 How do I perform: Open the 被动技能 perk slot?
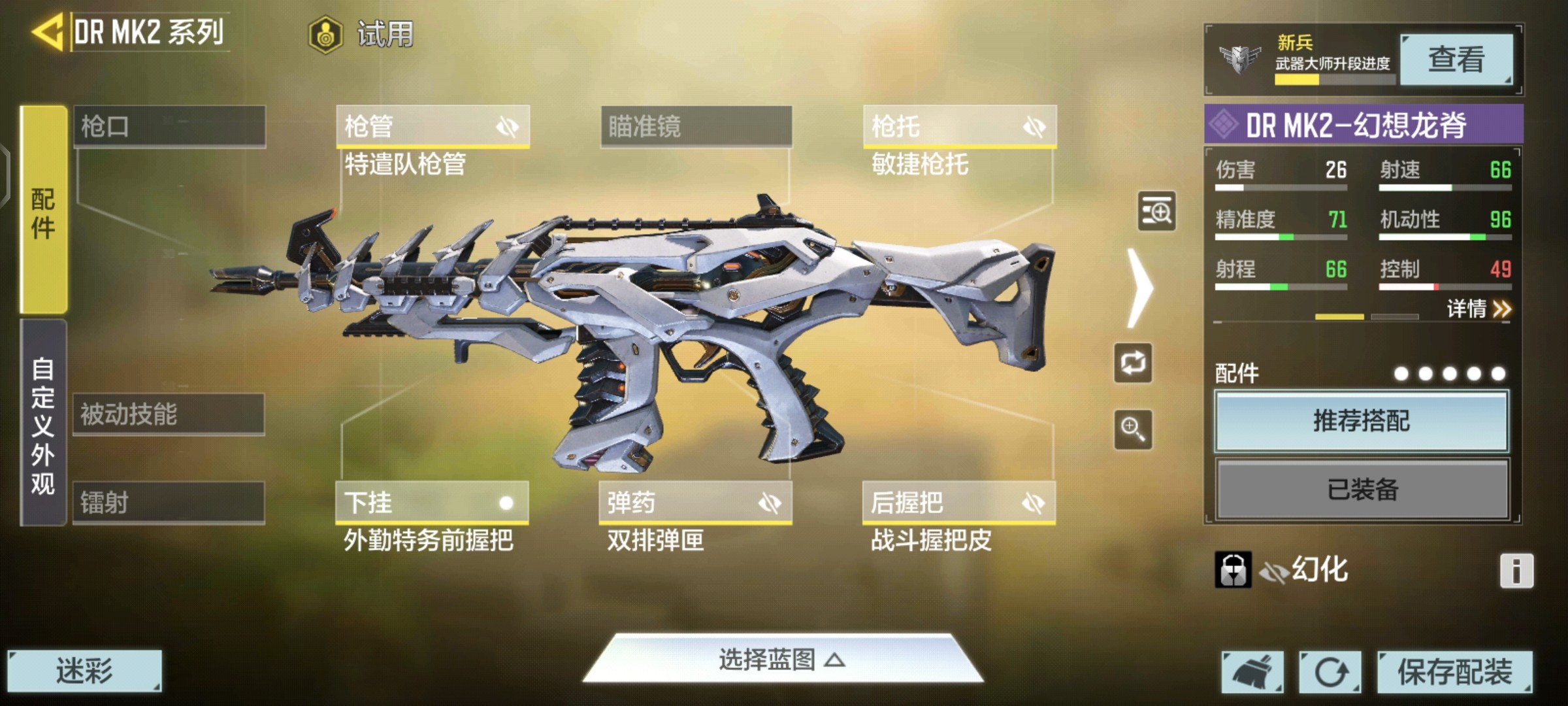(x=169, y=414)
